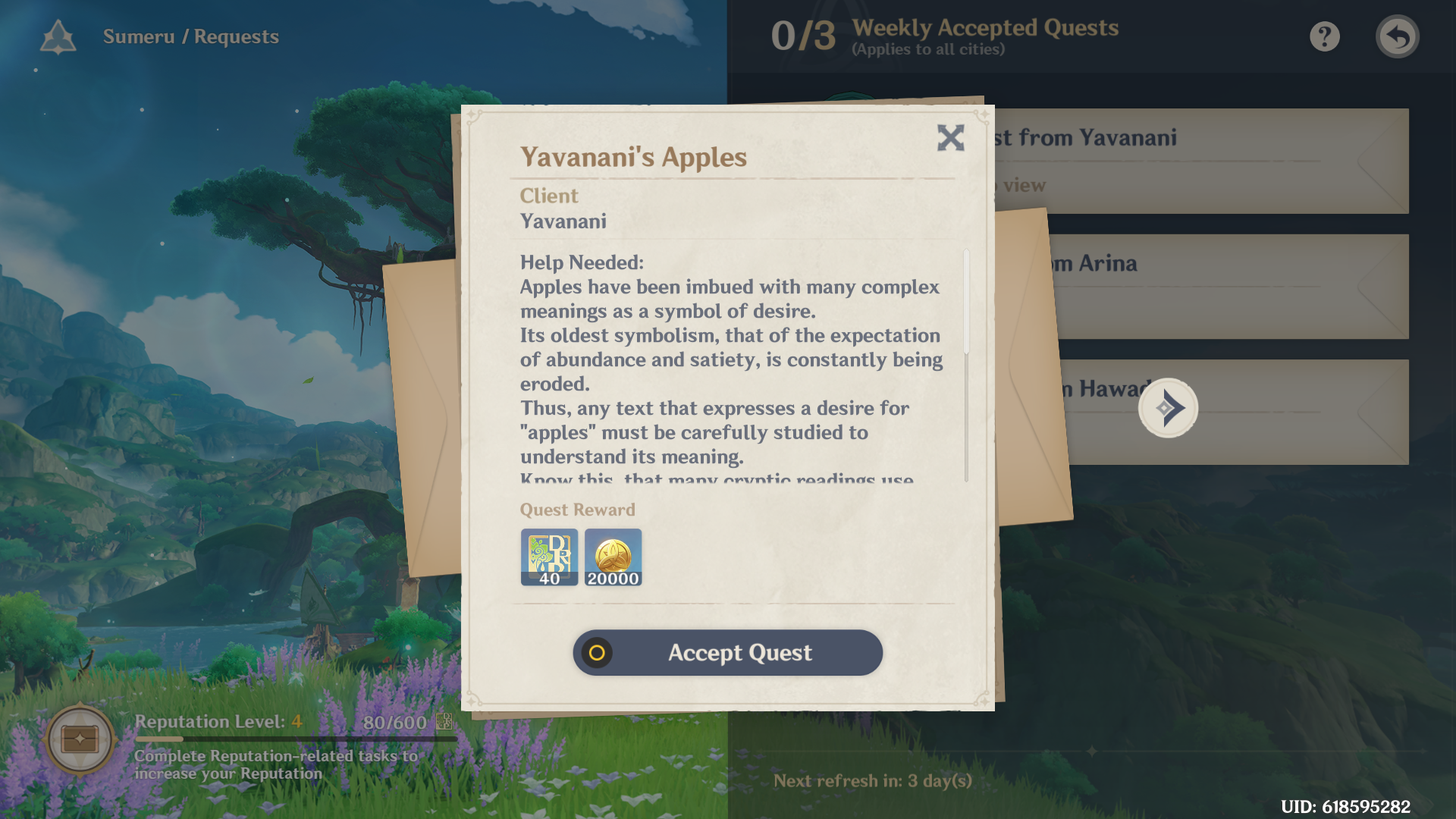Click the forward arrow beside Hawad's request
Viewport: 1456px width, 819px height.
click(x=1168, y=408)
